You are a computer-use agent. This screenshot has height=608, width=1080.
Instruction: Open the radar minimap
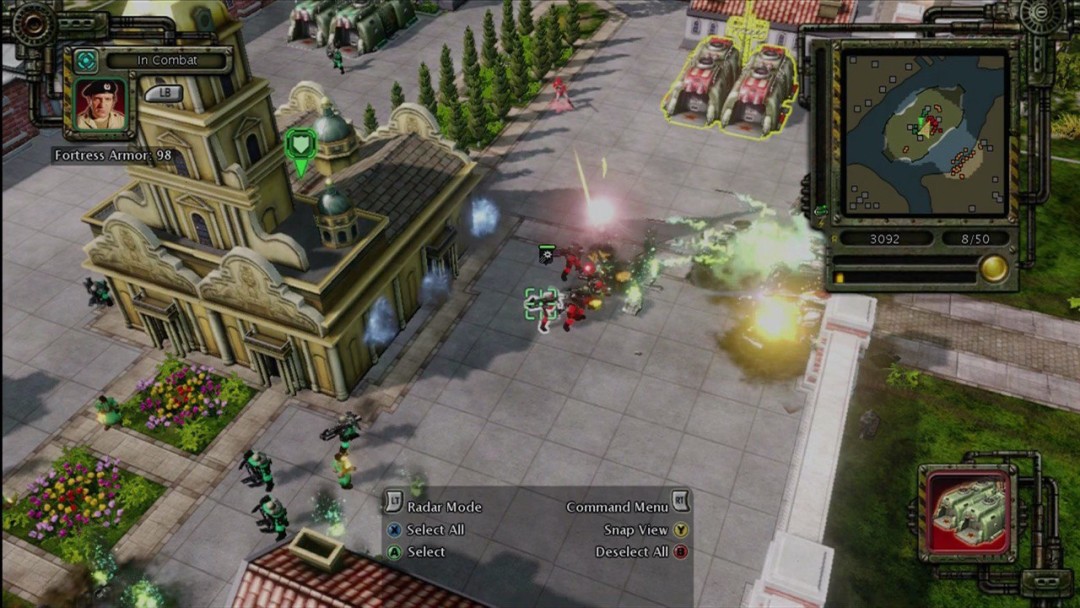point(923,131)
